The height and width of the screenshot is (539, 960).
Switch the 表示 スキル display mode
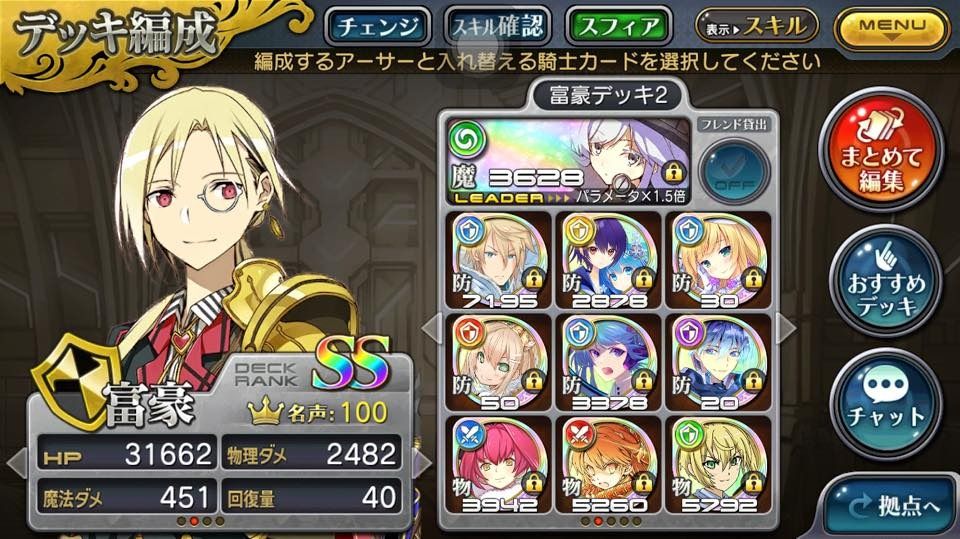point(757,25)
